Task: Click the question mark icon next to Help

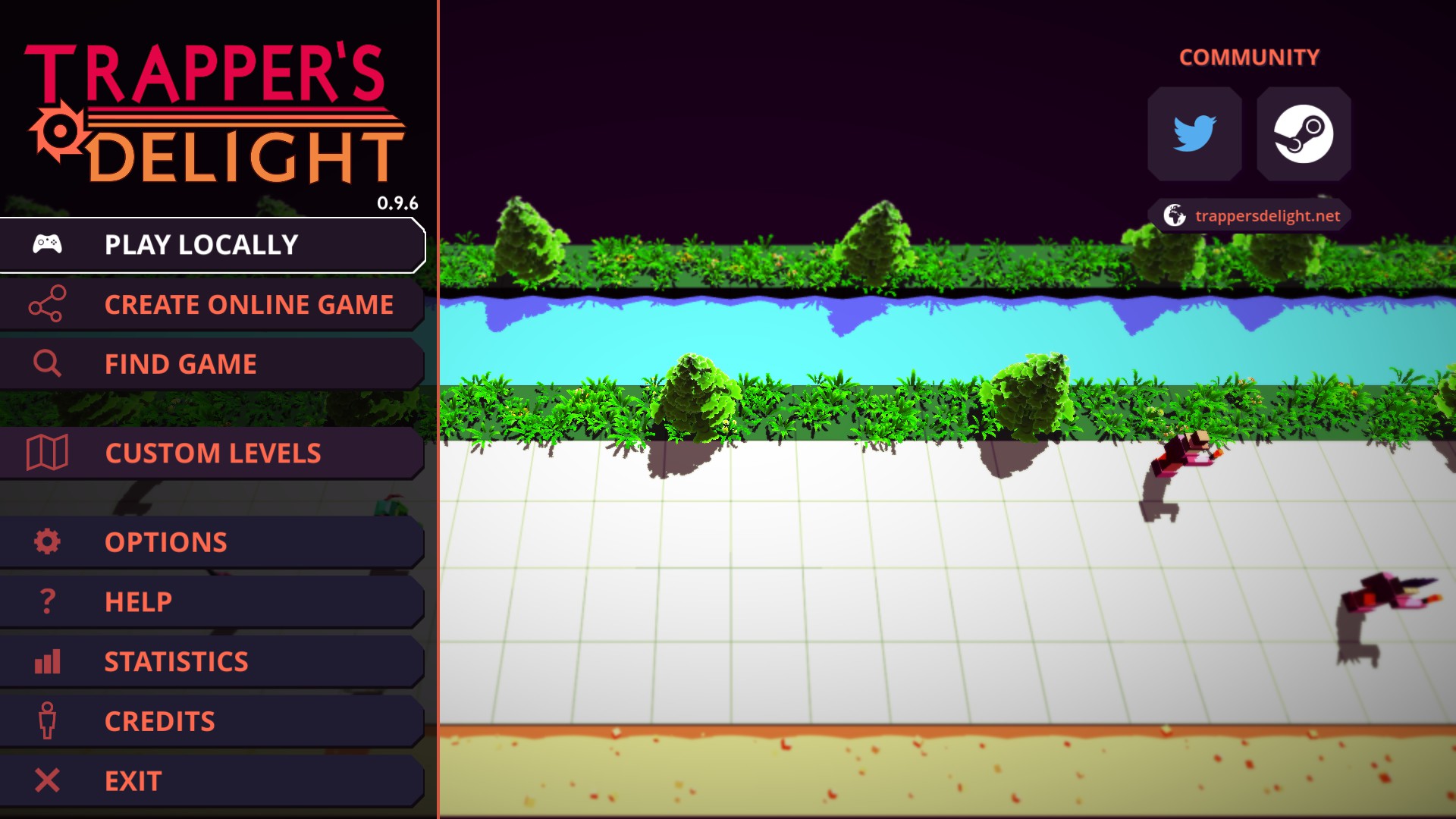Action: [x=48, y=601]
